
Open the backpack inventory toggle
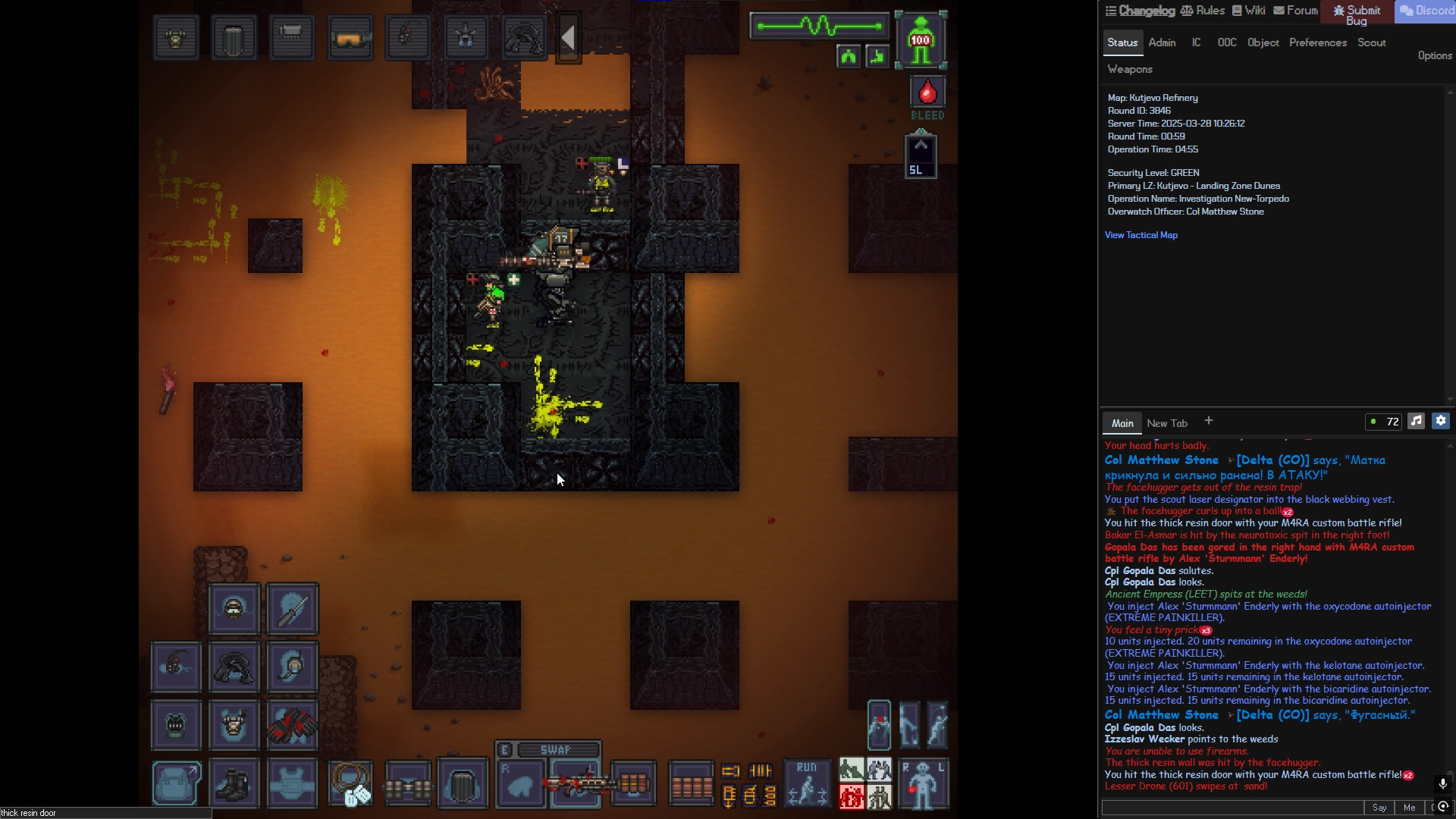(177, 783)
